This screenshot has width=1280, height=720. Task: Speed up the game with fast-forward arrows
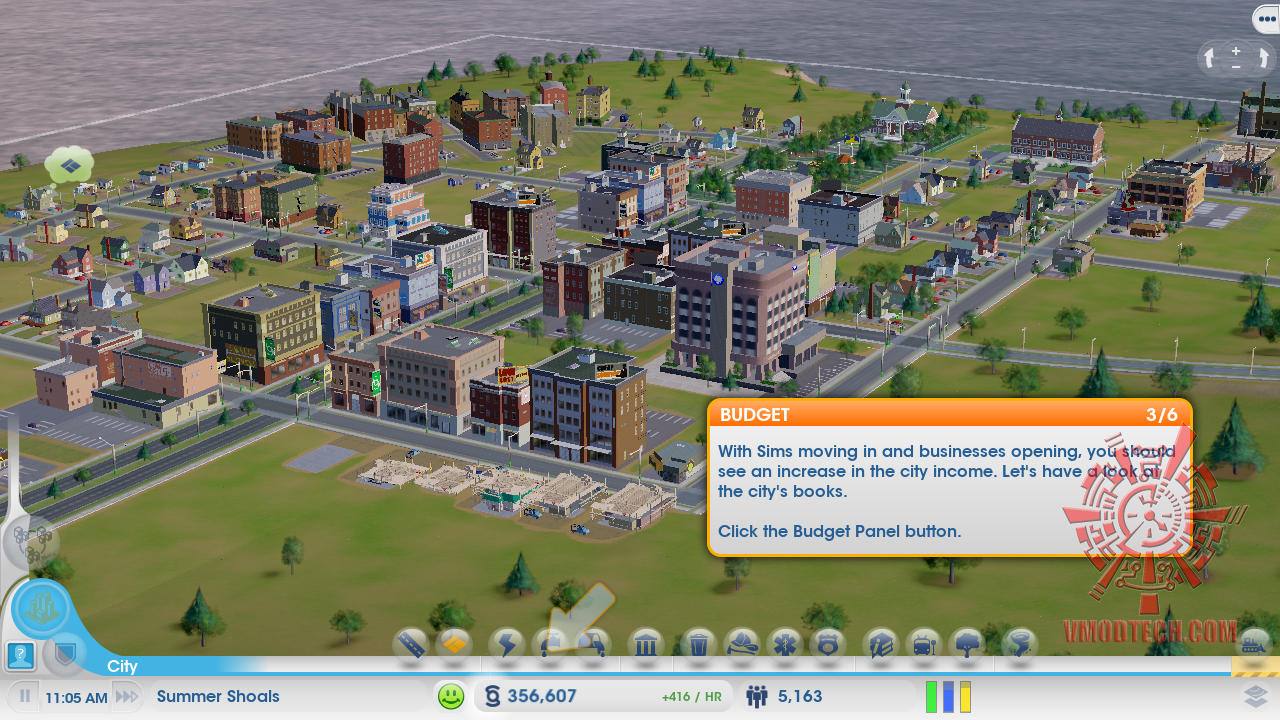(126, 696)
